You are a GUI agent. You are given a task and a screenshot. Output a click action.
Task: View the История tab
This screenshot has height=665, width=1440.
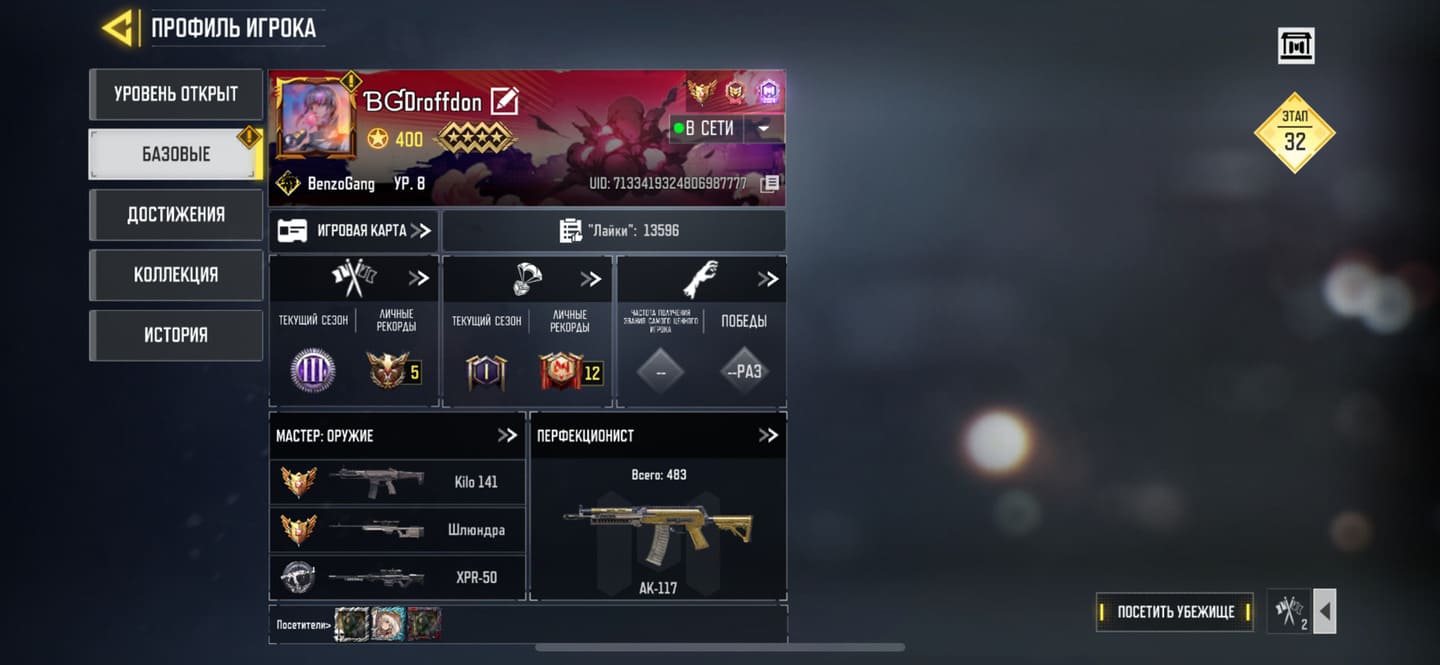point(176,334)
